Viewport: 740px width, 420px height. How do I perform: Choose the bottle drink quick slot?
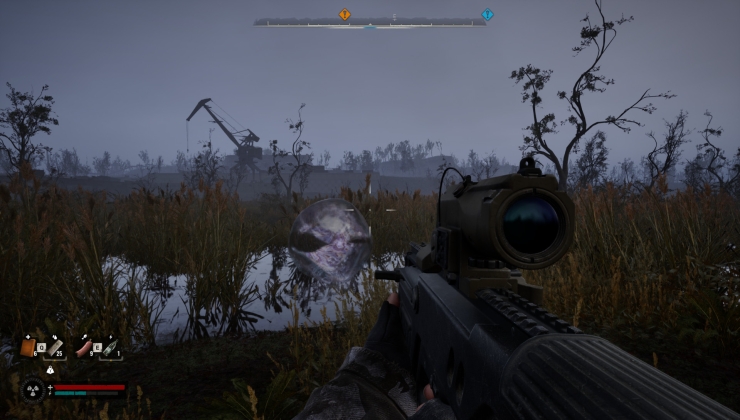(x=109, y=347)
